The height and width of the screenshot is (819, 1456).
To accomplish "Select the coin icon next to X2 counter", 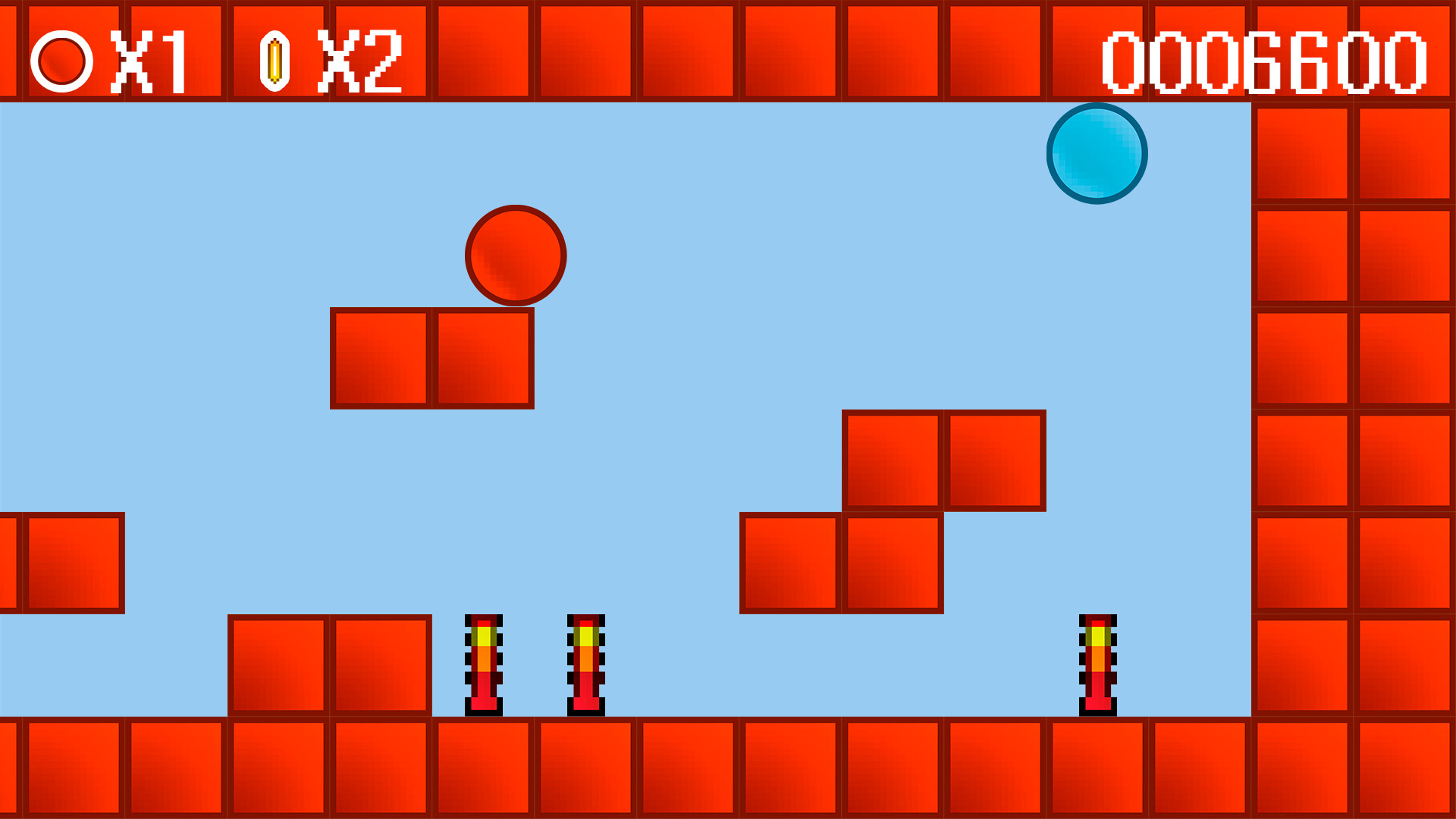I will [274, 59].
